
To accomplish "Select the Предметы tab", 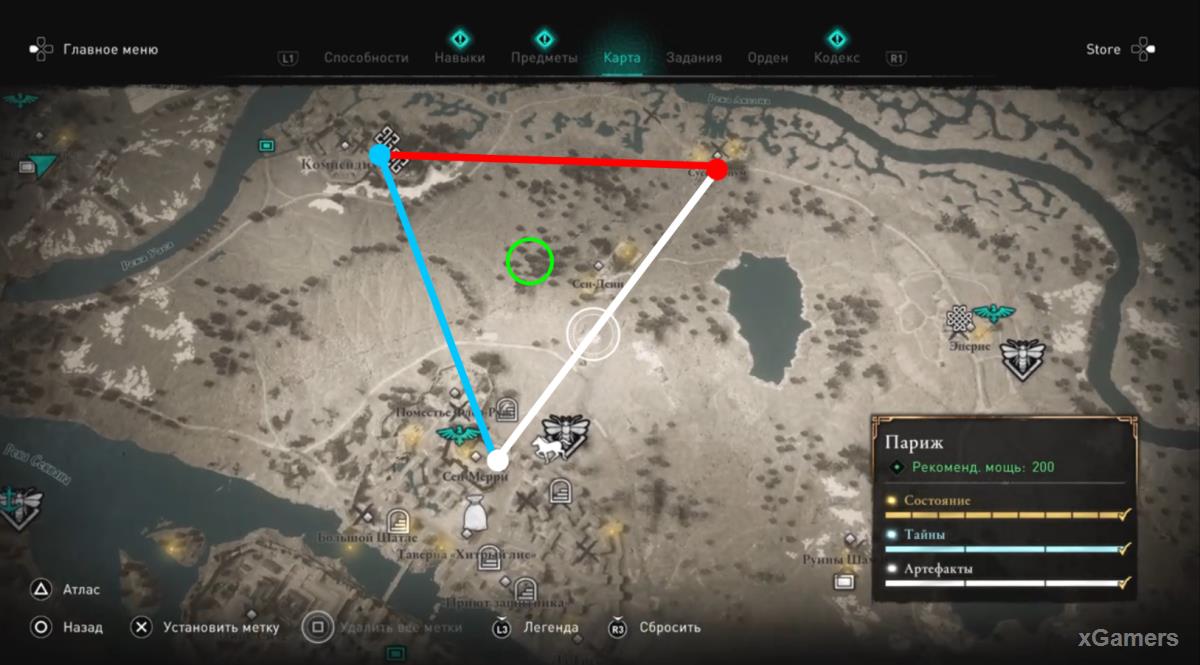I will tap(544, 58).
